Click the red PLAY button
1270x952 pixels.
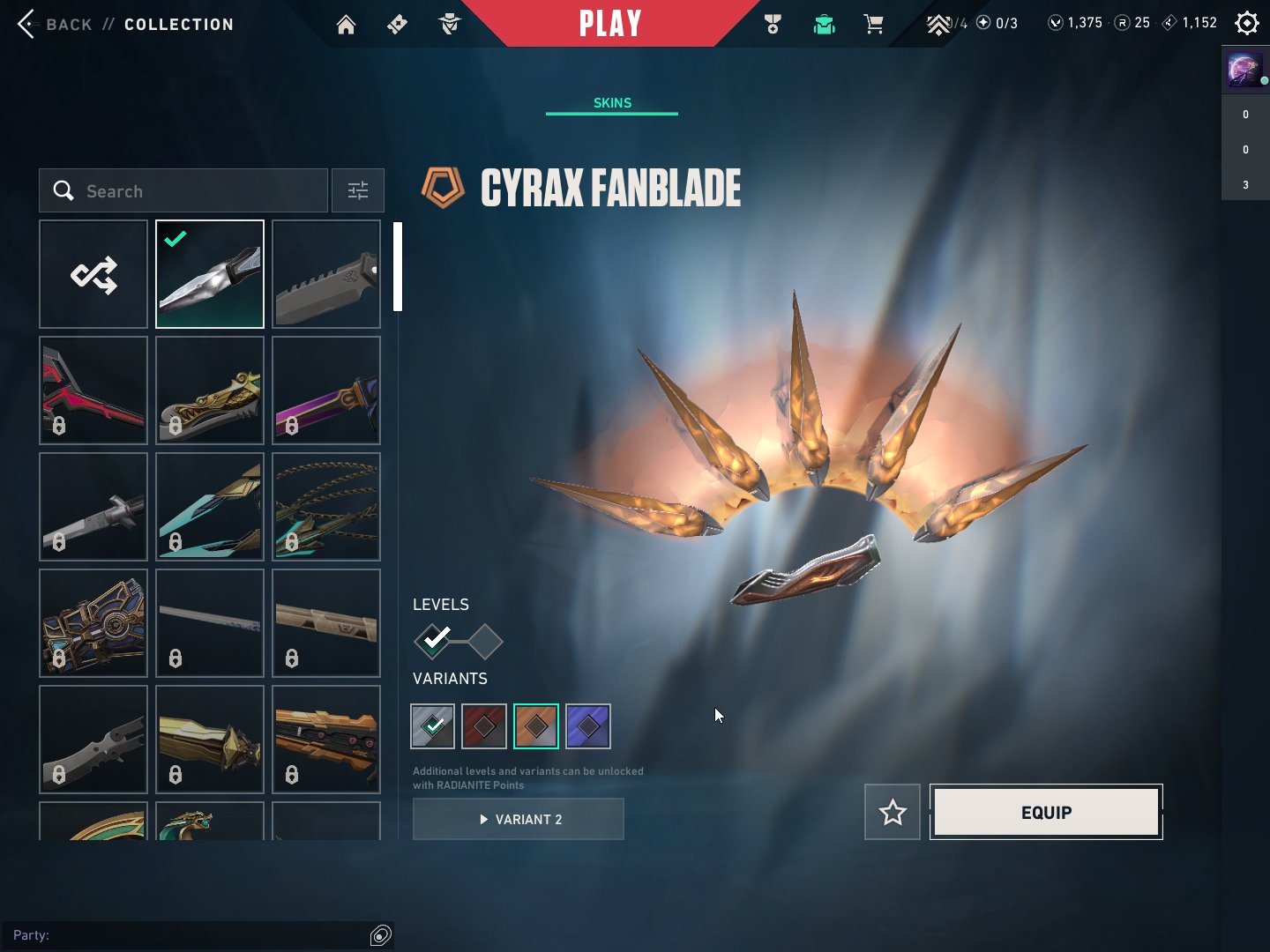pyautogui.click(x=609, y=24)
